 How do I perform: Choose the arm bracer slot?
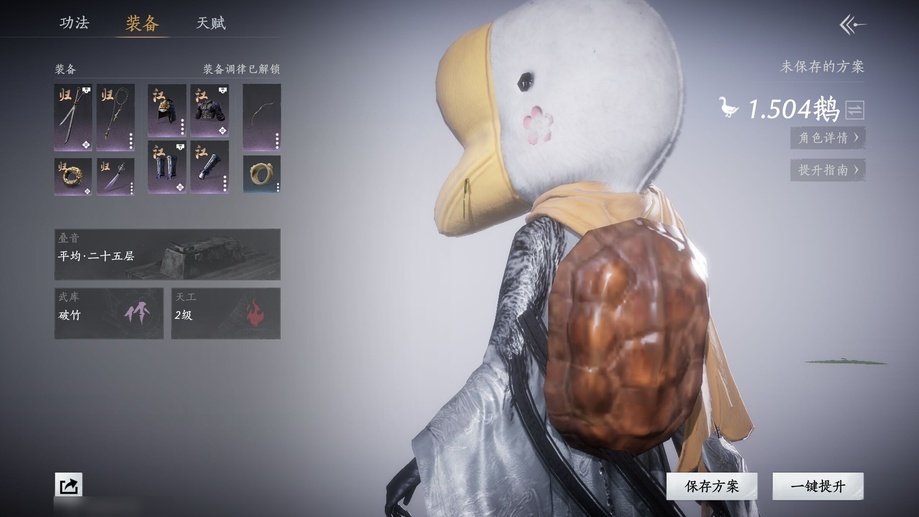(210, 167)
